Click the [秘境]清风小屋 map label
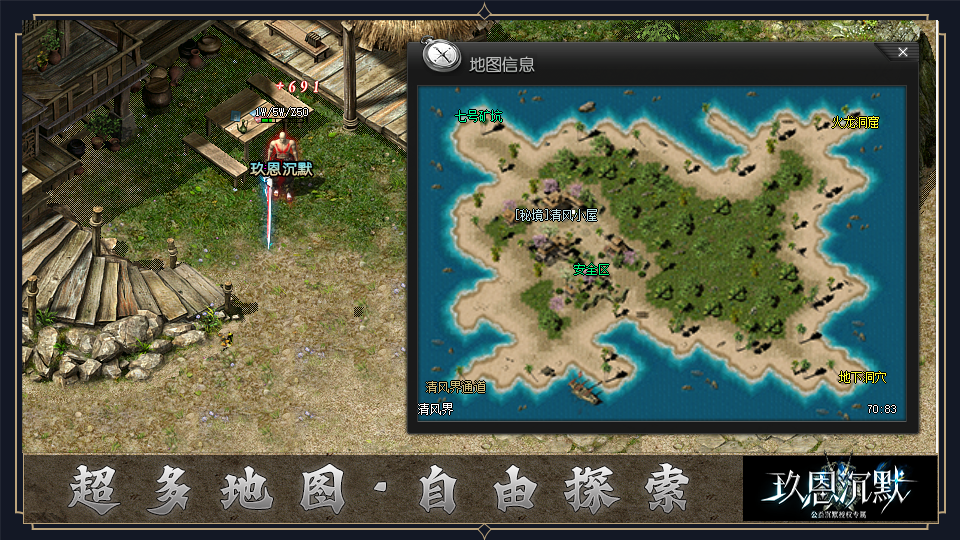This screenshot has width=960, height=540. pos(555,215)
